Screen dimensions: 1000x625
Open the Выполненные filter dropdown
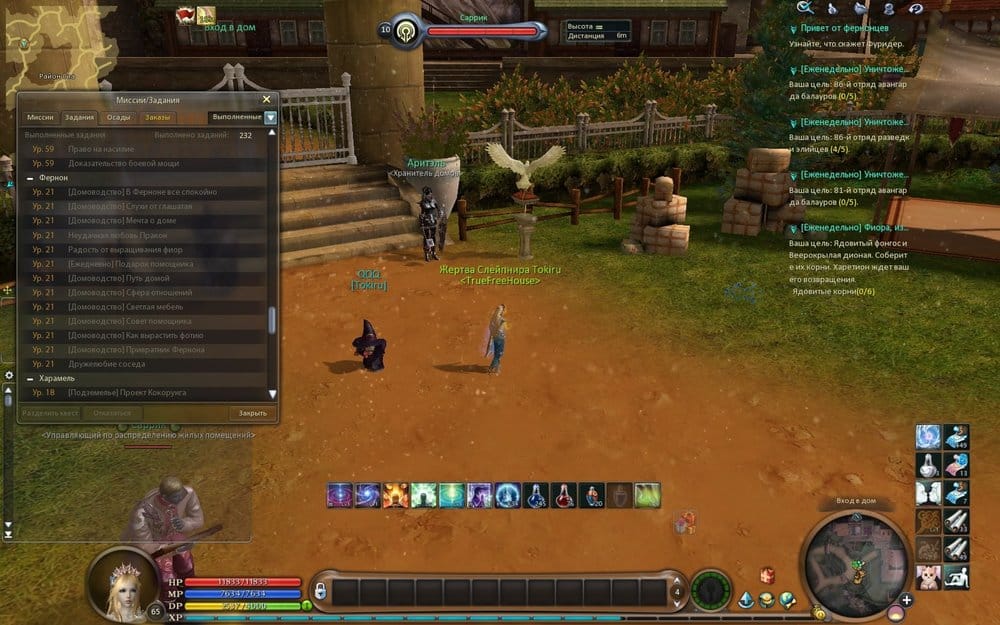(x=270, y=117)
